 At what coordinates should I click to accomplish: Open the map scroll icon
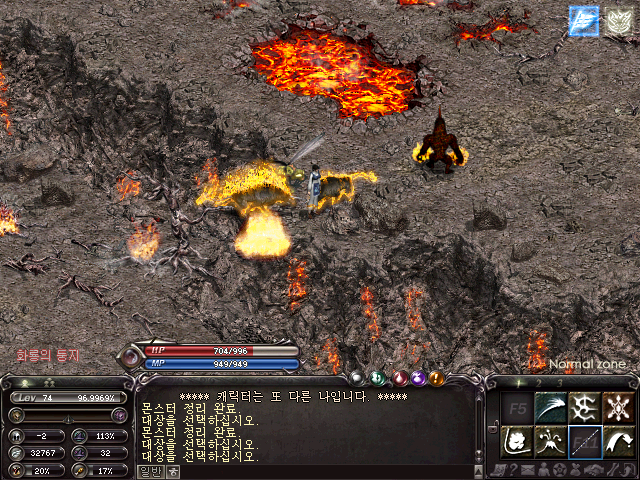coord(497,470)
